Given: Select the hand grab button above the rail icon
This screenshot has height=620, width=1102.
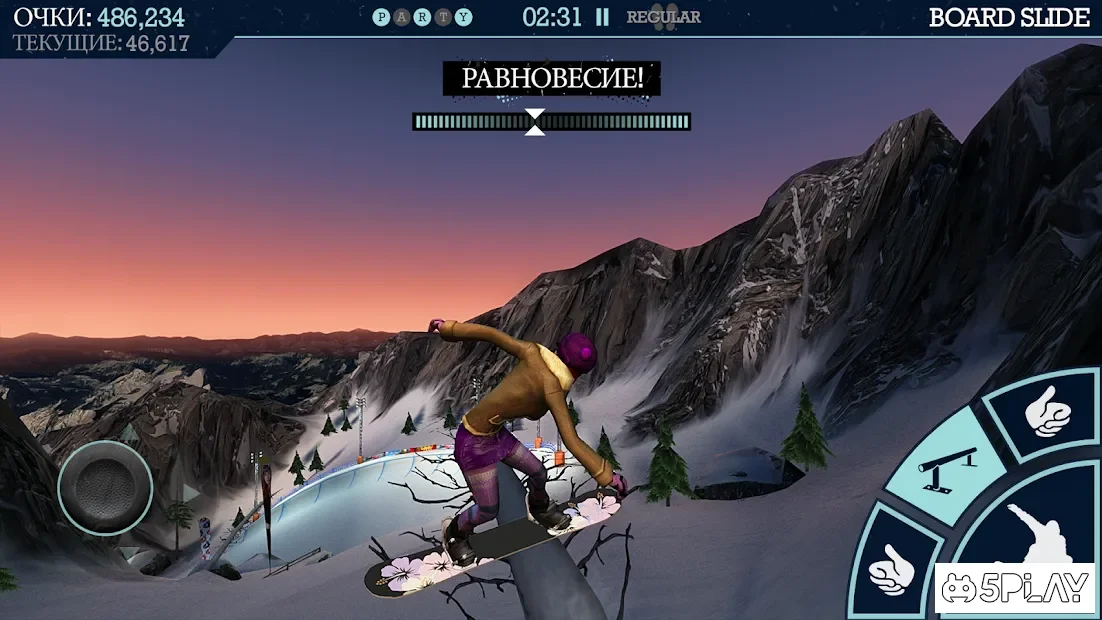Looking at the screenshot, I should 1044,412.
